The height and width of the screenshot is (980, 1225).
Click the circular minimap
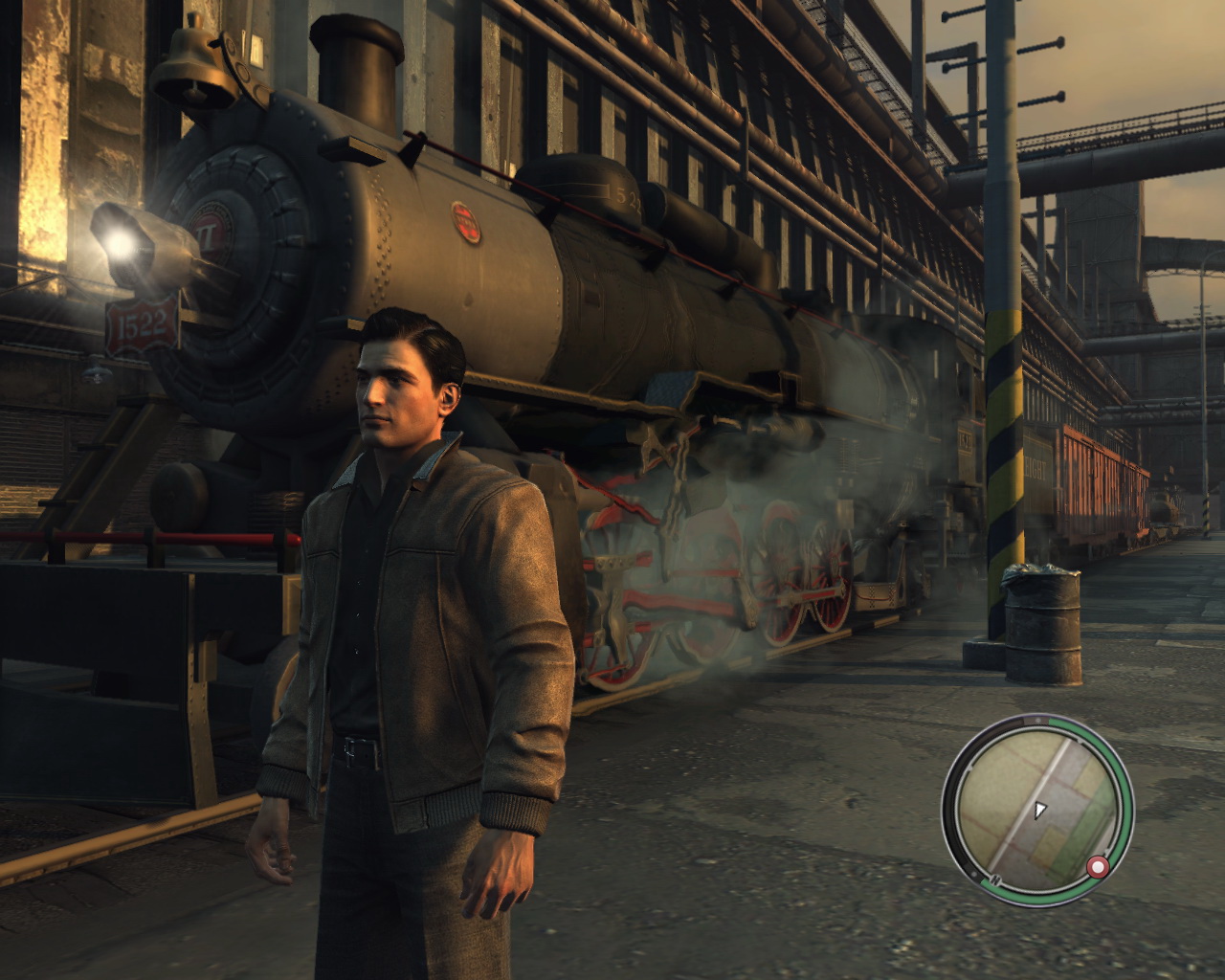point(1037,810)
